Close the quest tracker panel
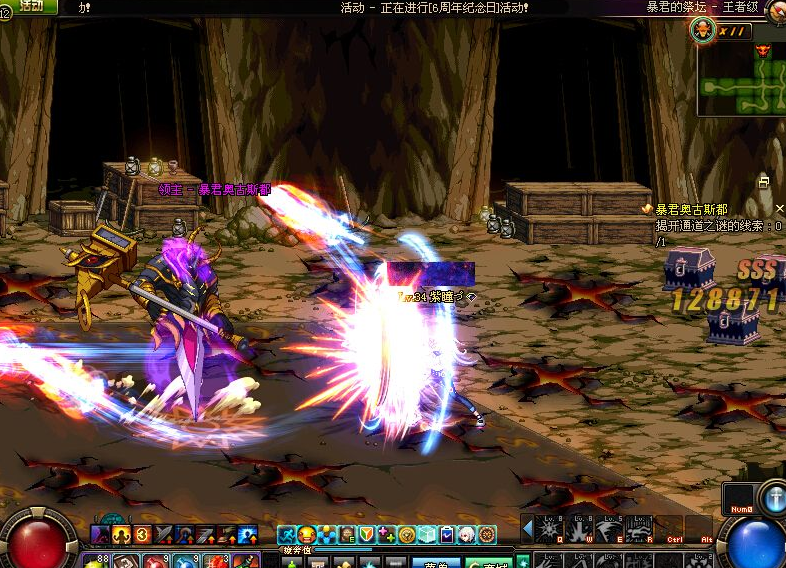 [780, 208]
